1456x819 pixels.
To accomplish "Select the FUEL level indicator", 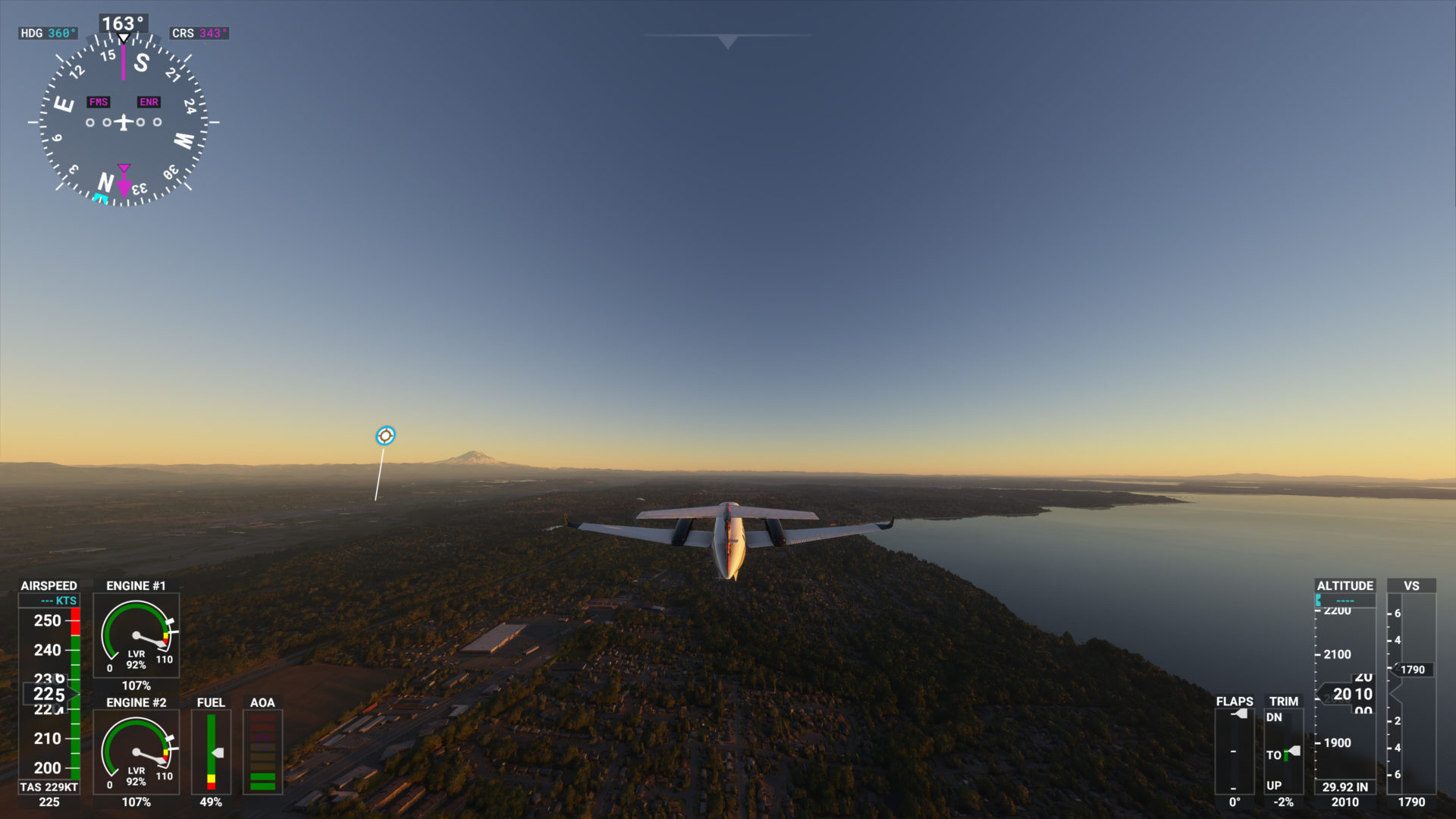I will tap(211, 751).
